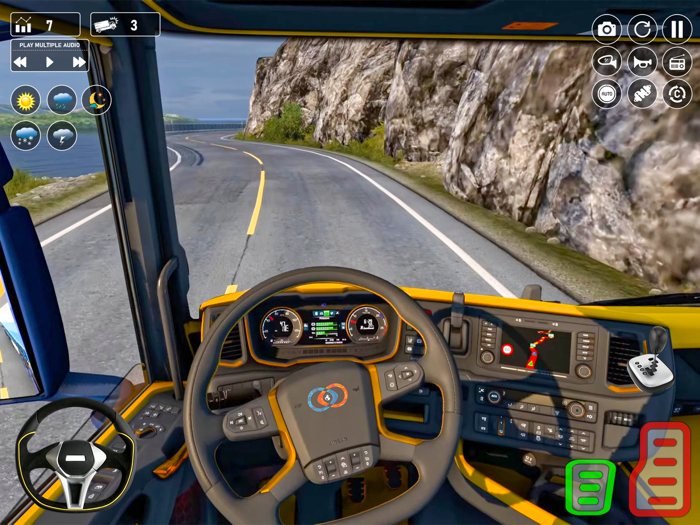Toggle the AUTO drive button

[x=606, y=95]
